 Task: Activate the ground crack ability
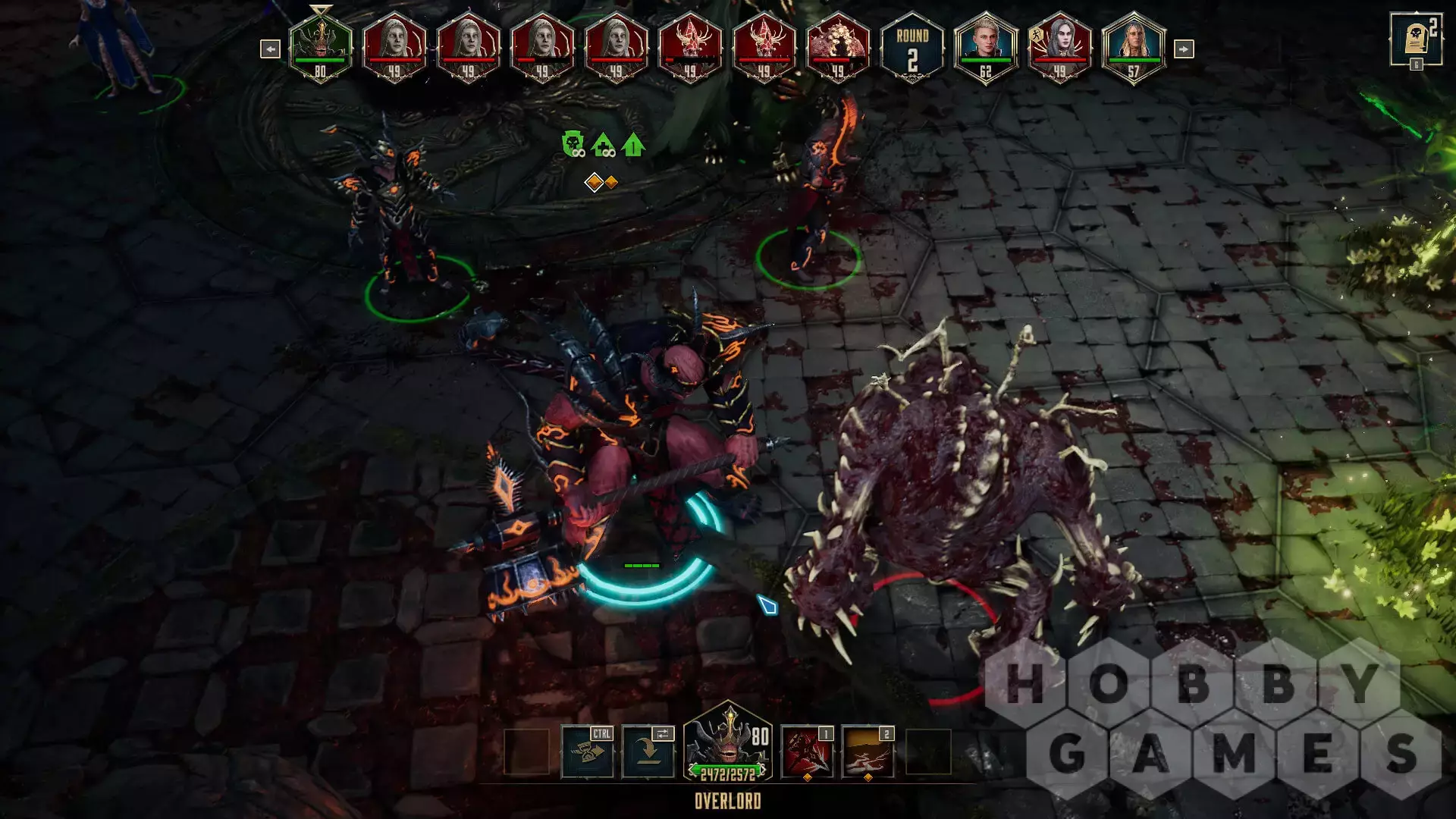868,752
